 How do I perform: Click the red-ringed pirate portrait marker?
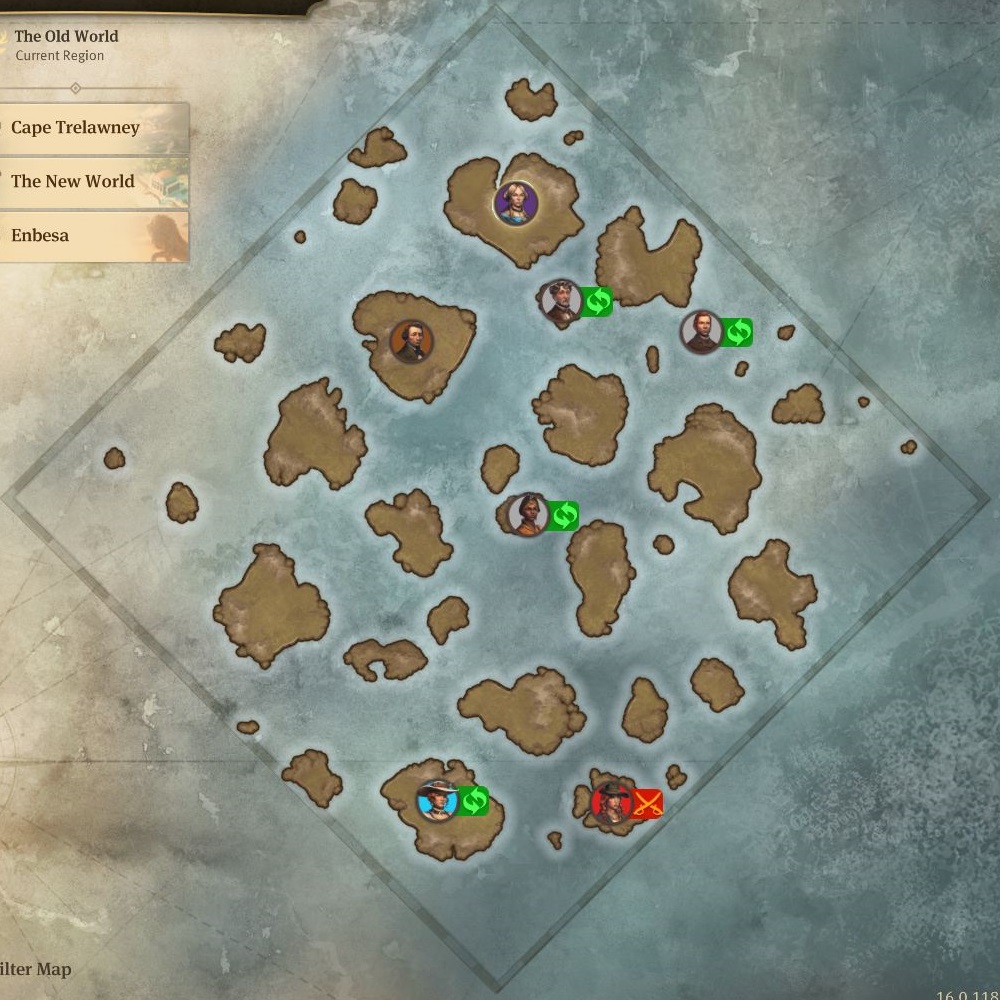coord(610,802)
